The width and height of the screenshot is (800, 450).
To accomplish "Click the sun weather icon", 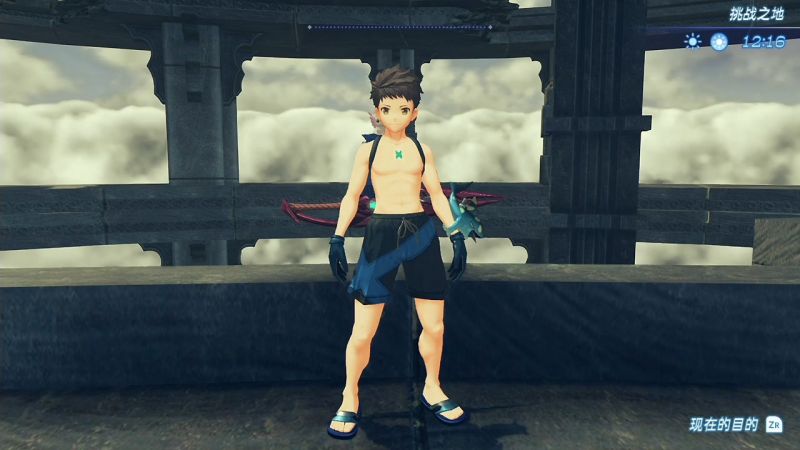I will pyautogui.click(x=692, y=41).
